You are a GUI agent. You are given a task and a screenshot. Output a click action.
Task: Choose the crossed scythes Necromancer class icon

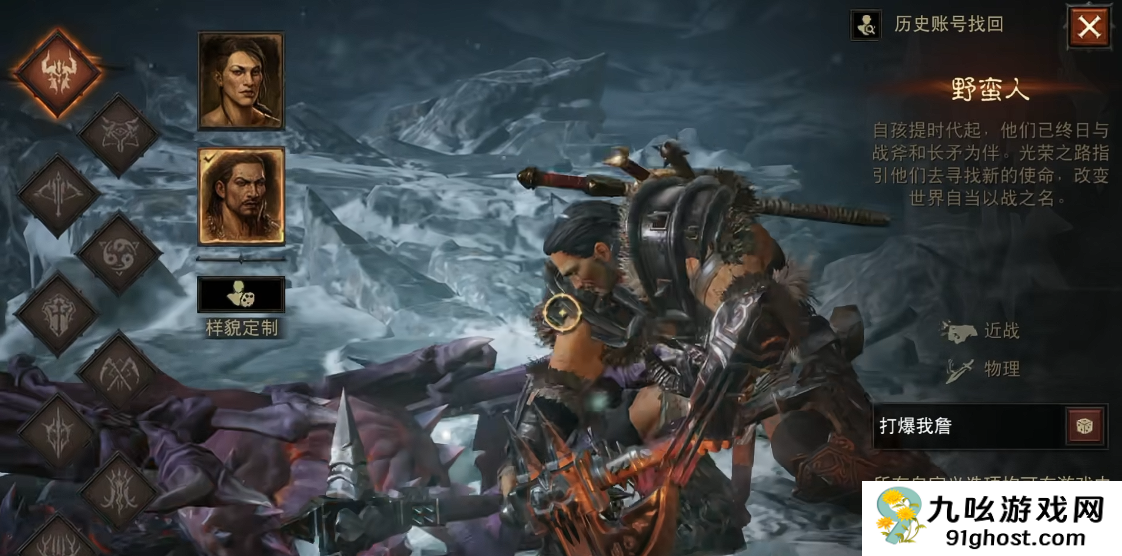coord(118,374)
